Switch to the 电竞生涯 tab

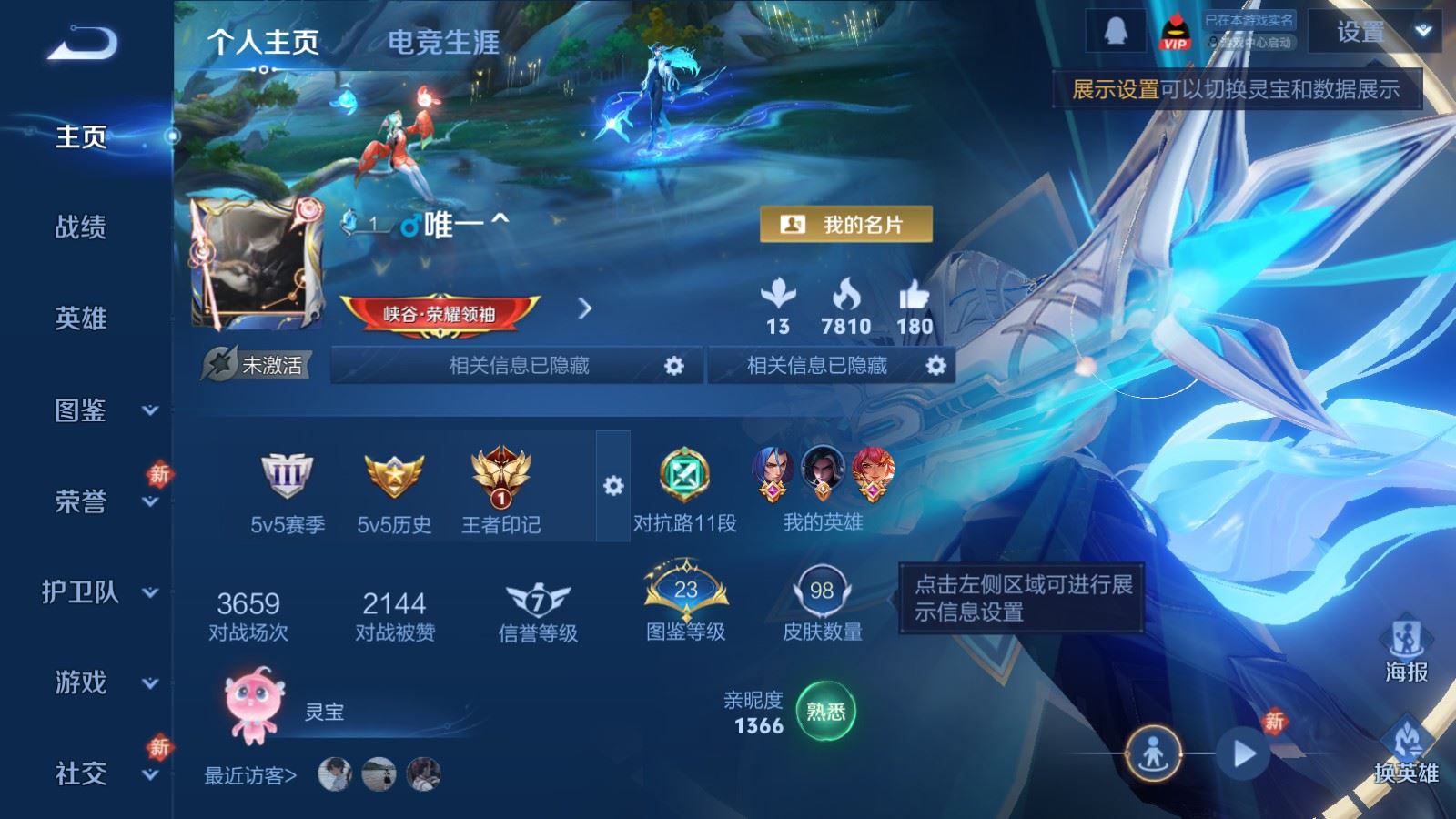tap(443, 43)
